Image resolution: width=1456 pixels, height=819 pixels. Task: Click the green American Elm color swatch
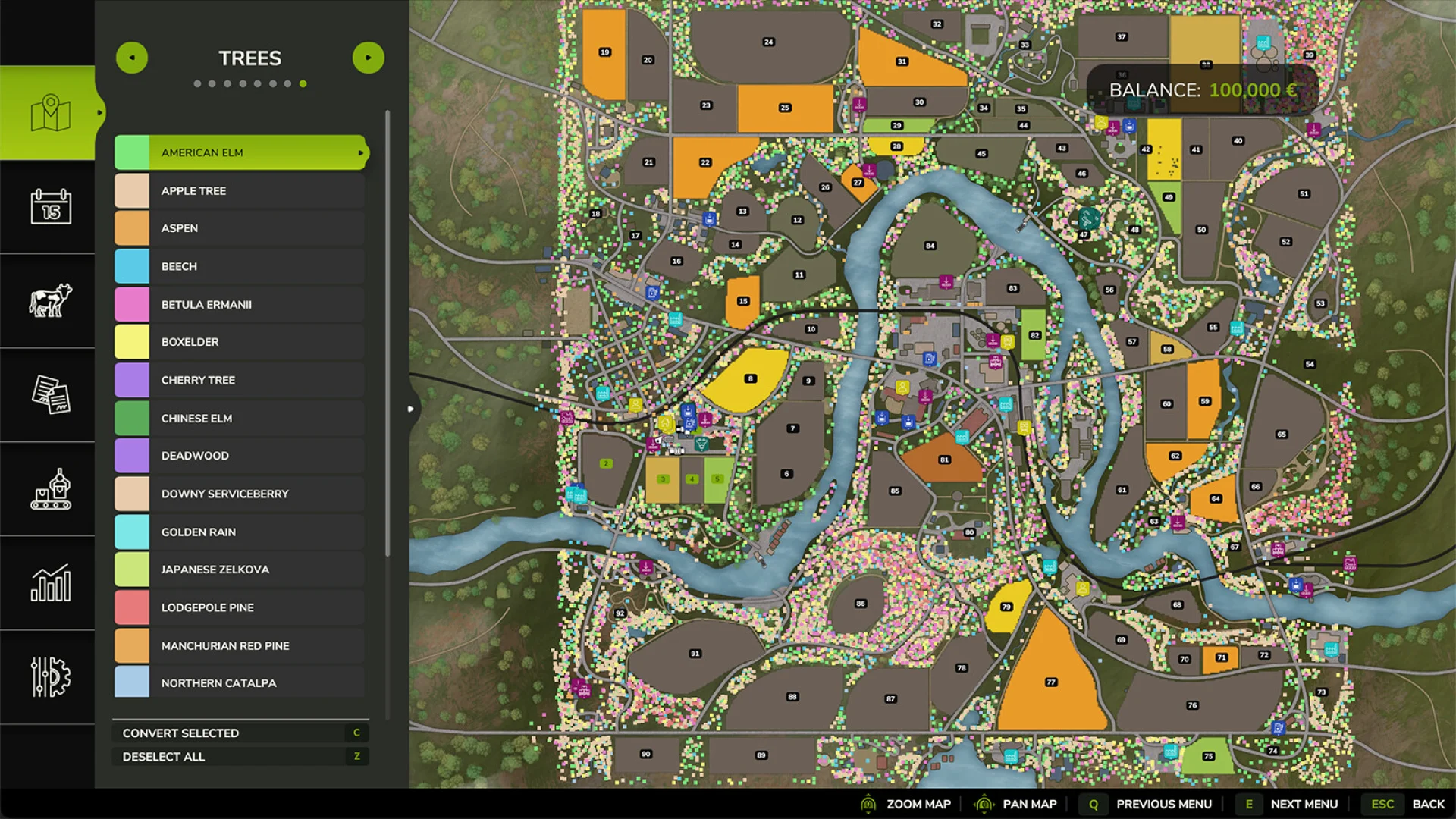coord(132,152)
